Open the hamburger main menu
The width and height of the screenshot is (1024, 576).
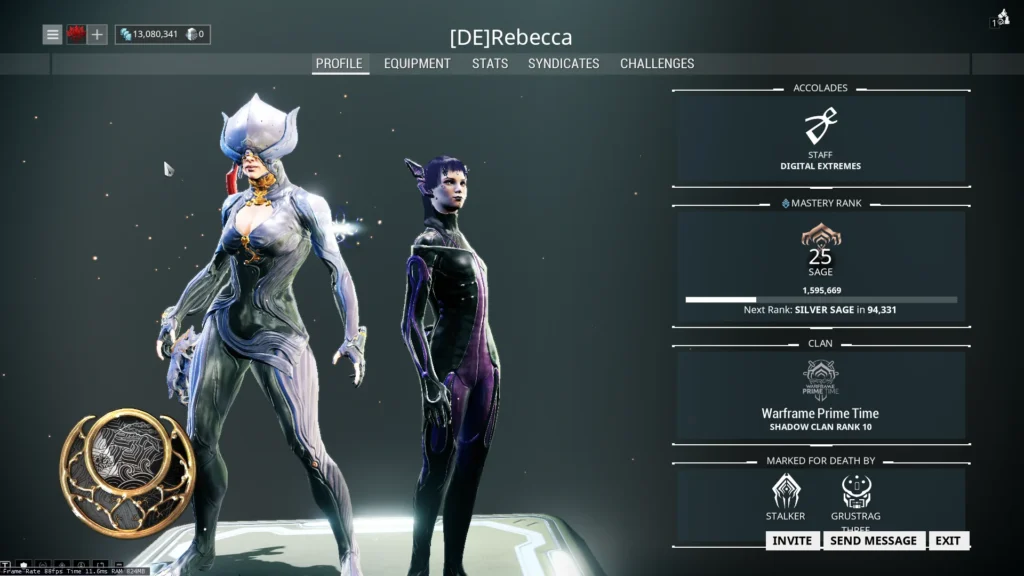pos(53,35)
